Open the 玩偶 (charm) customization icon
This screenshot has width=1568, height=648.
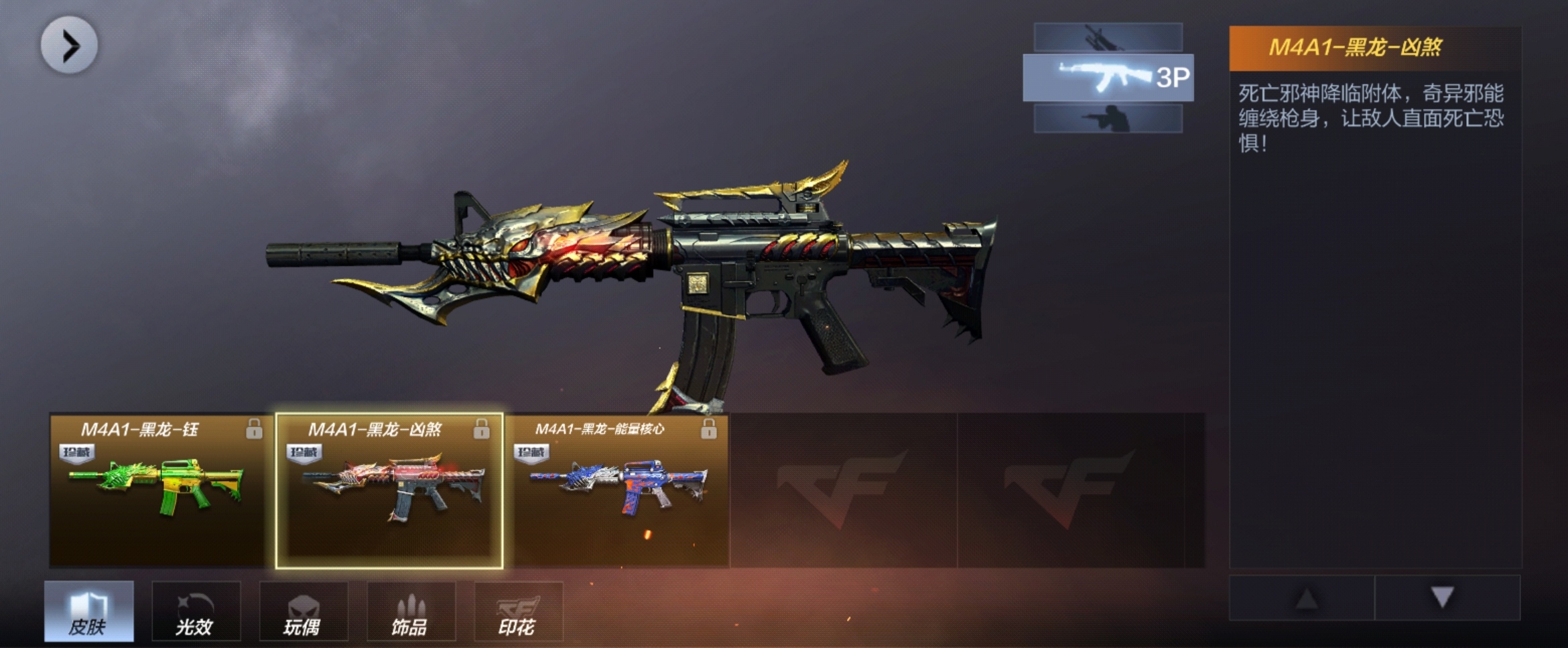pos(304,611)
